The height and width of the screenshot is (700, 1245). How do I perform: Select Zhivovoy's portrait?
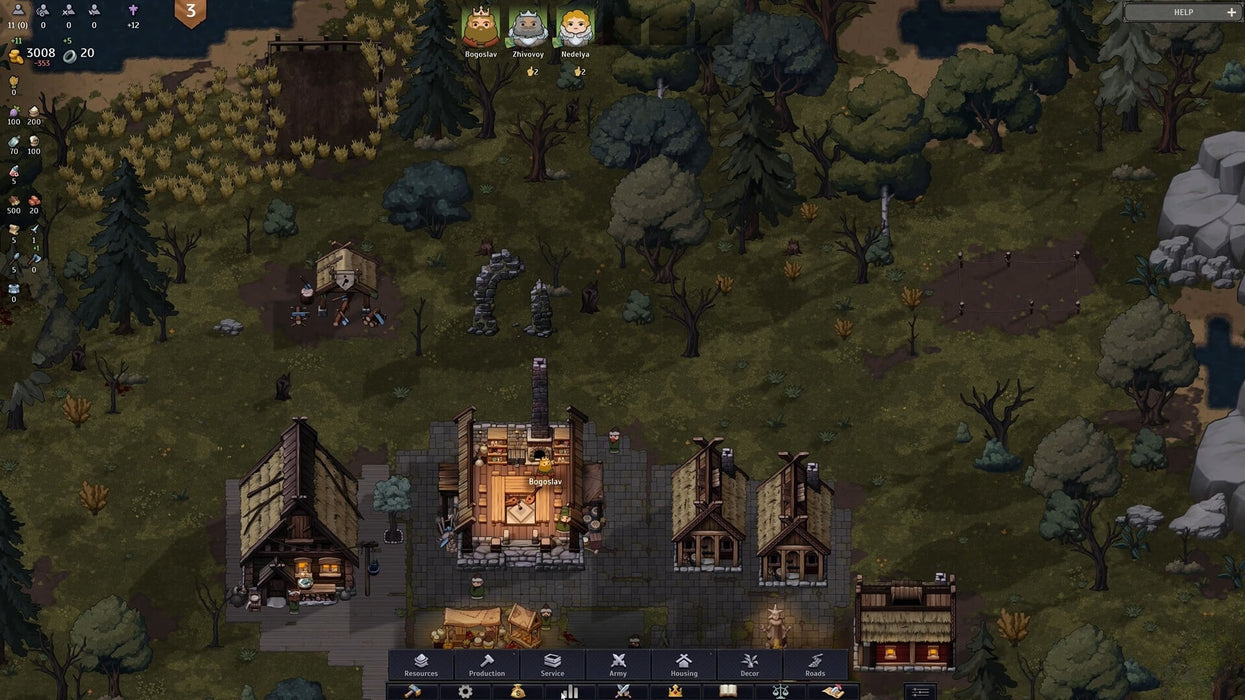tap(528, 27)
